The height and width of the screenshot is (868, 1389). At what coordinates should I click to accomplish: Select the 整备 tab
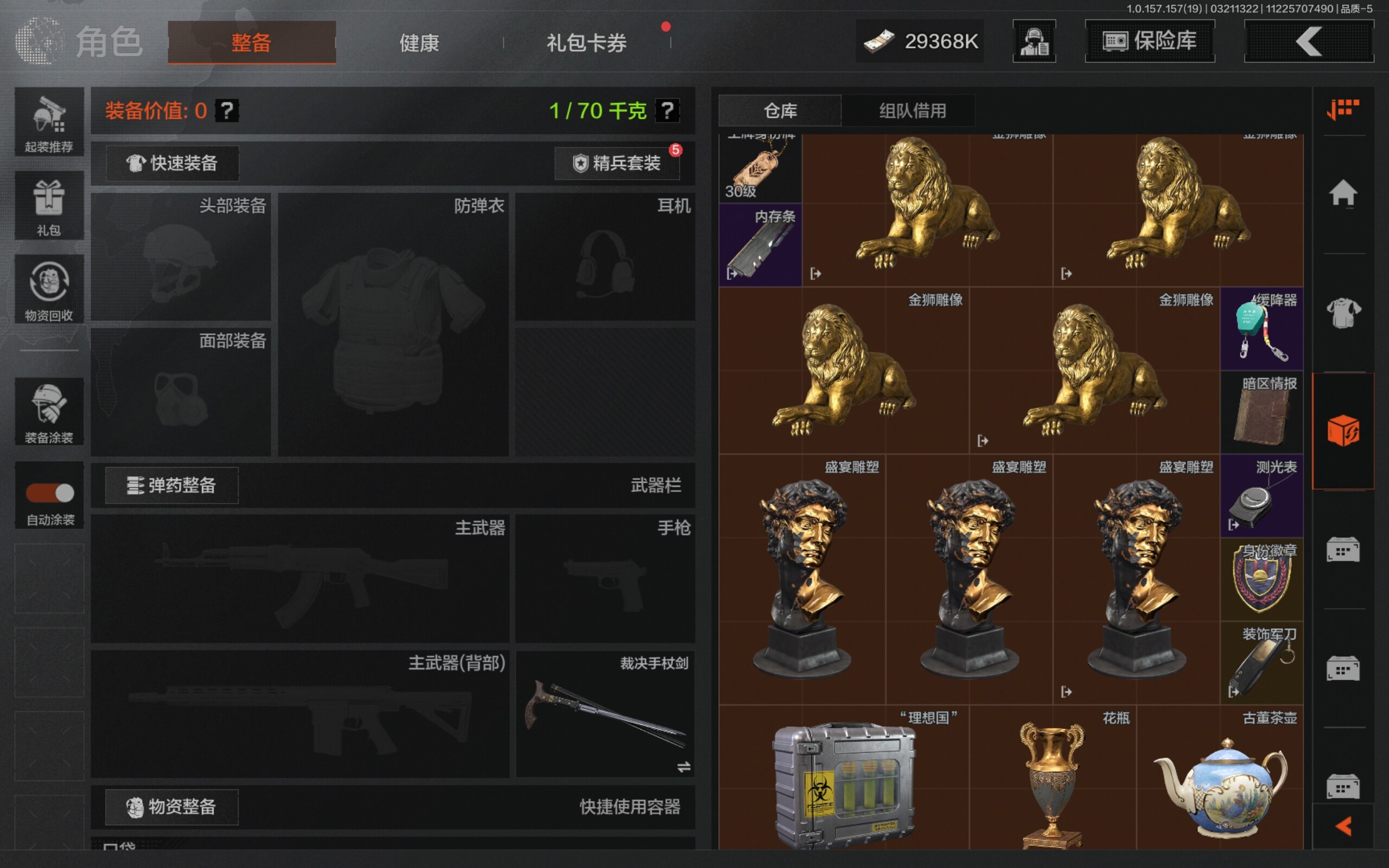tap(251, 42)
